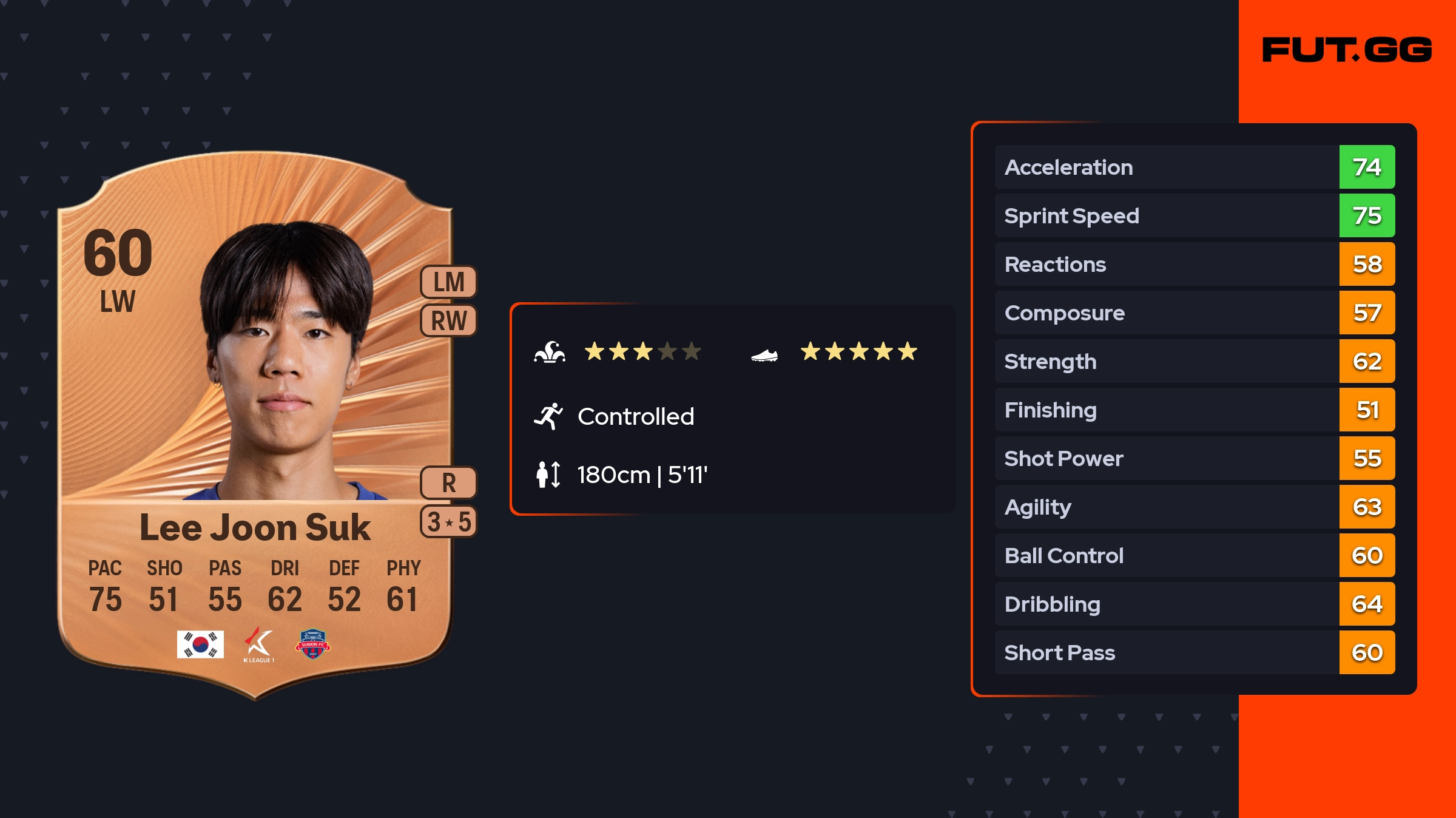Open the K League 1 logo
The image size is (1456, 818).
(259, 644)
